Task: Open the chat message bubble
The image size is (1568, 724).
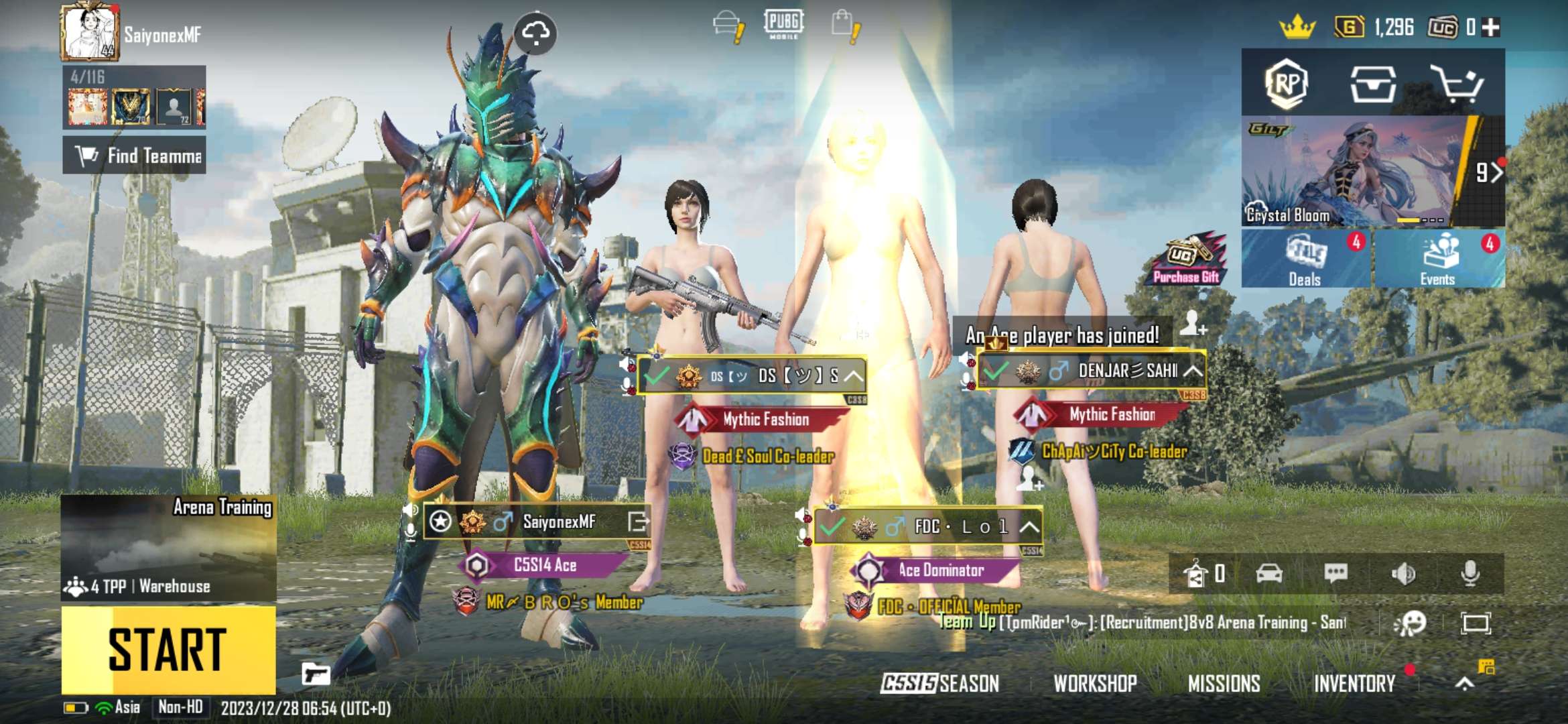Action: [1335, 573]
